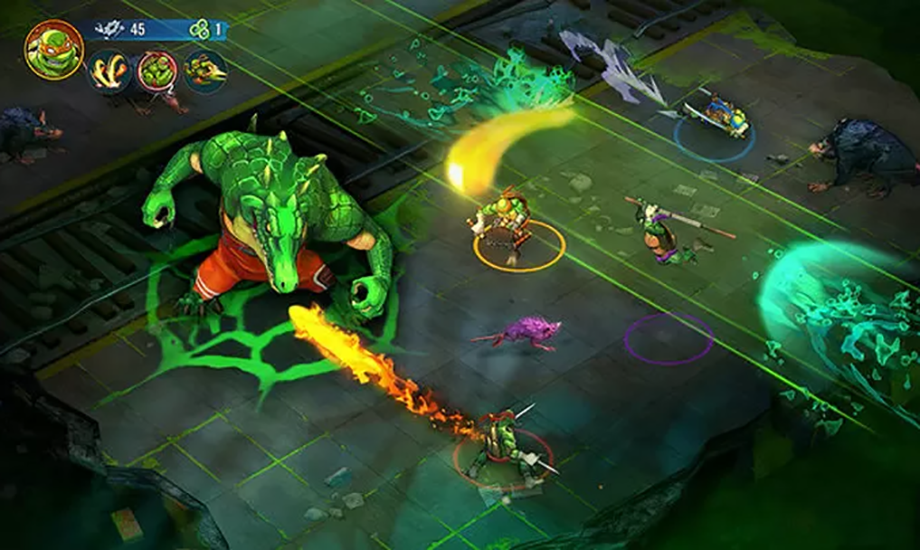
Task: Use the turtle dash attack ability
Action: coord(205,71)
